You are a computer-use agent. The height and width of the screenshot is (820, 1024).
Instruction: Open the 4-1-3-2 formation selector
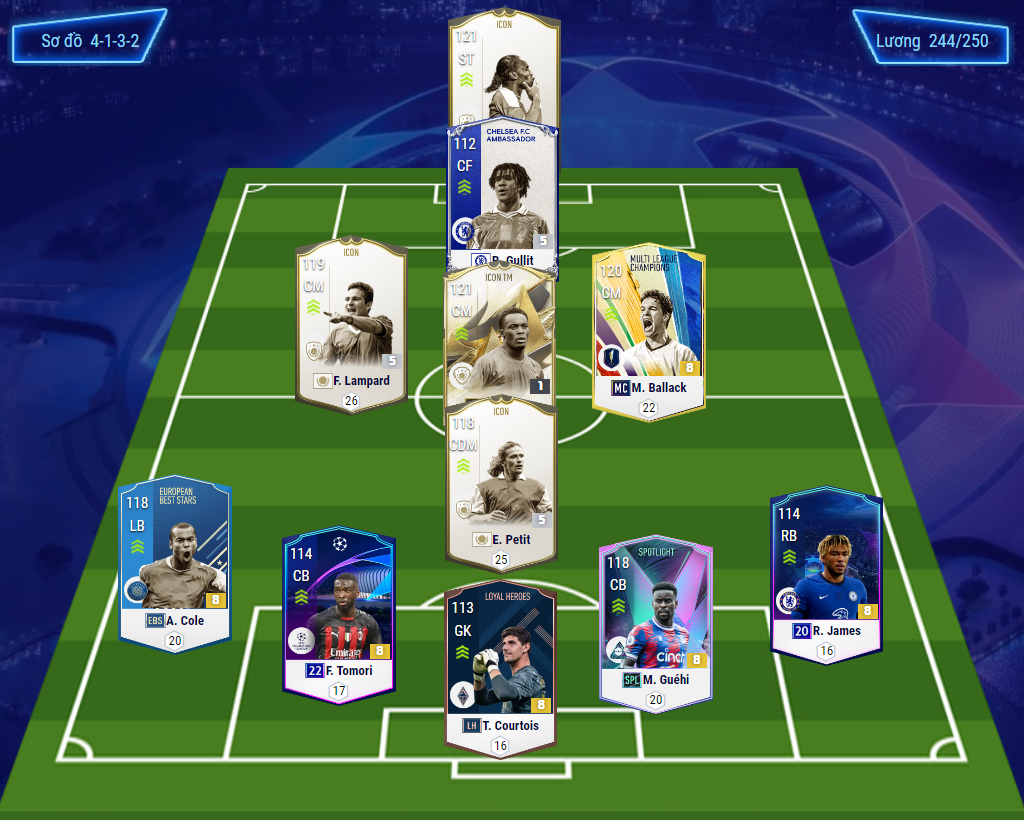(x=90, y=40)
